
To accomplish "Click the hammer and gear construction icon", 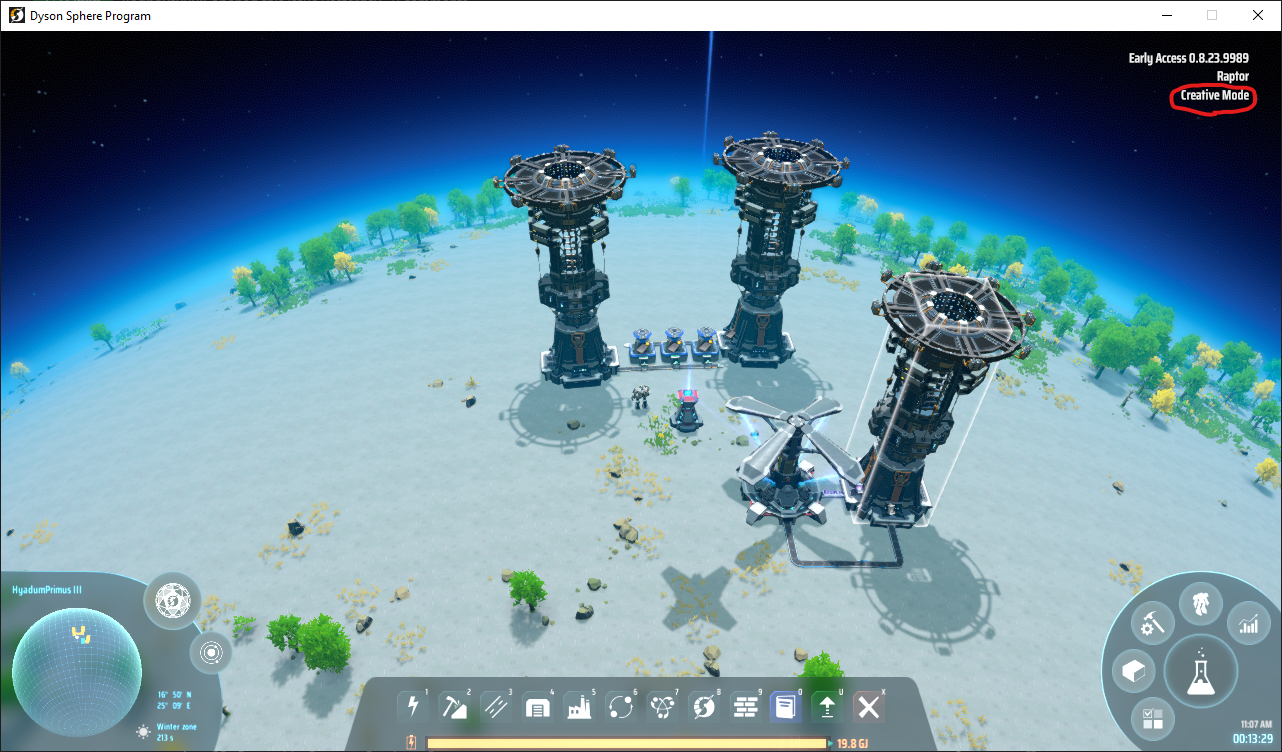I will 1152,622.
